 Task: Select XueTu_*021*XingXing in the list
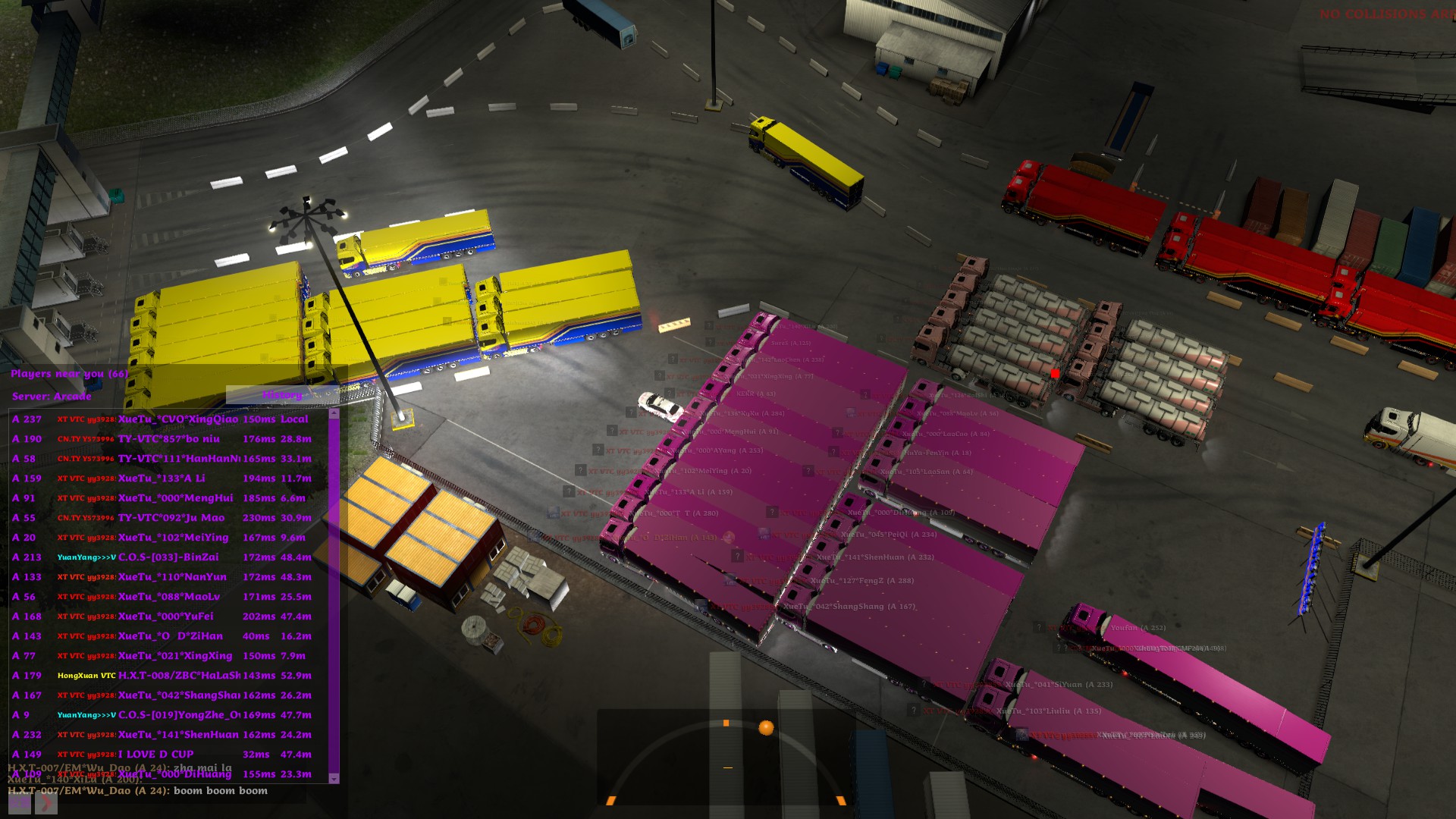point(175,656)
